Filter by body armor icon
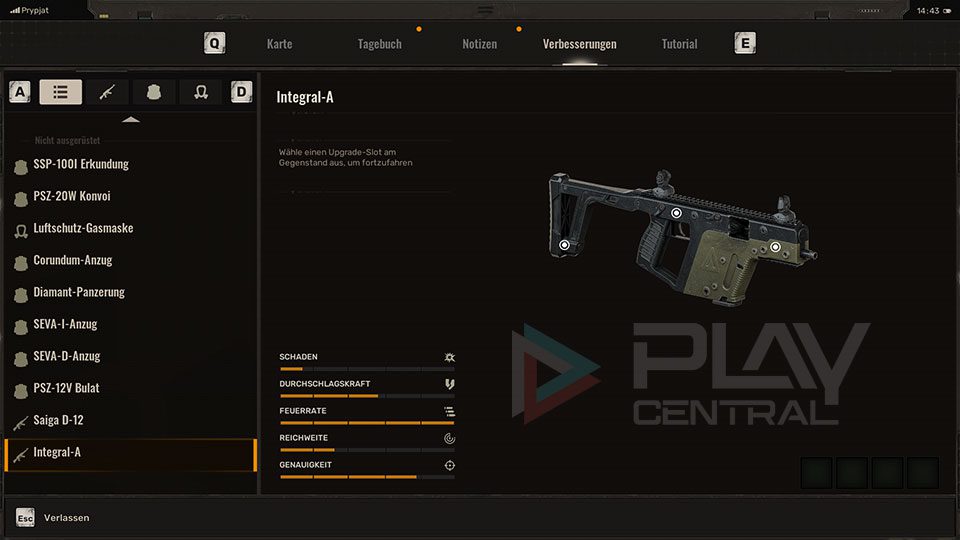 click(154, 92)
